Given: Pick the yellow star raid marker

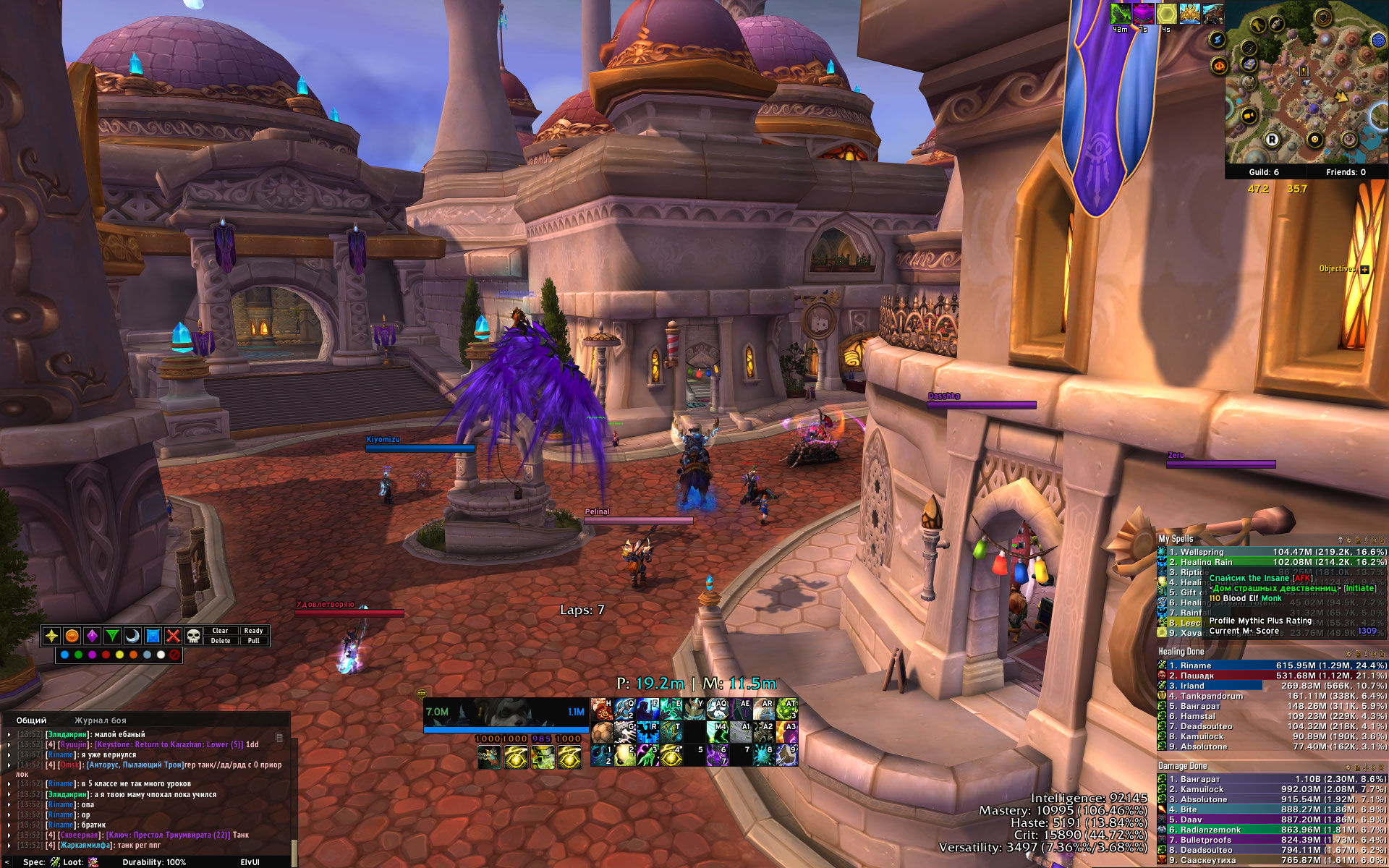Looking at the screenshot, I should point(51,636).
